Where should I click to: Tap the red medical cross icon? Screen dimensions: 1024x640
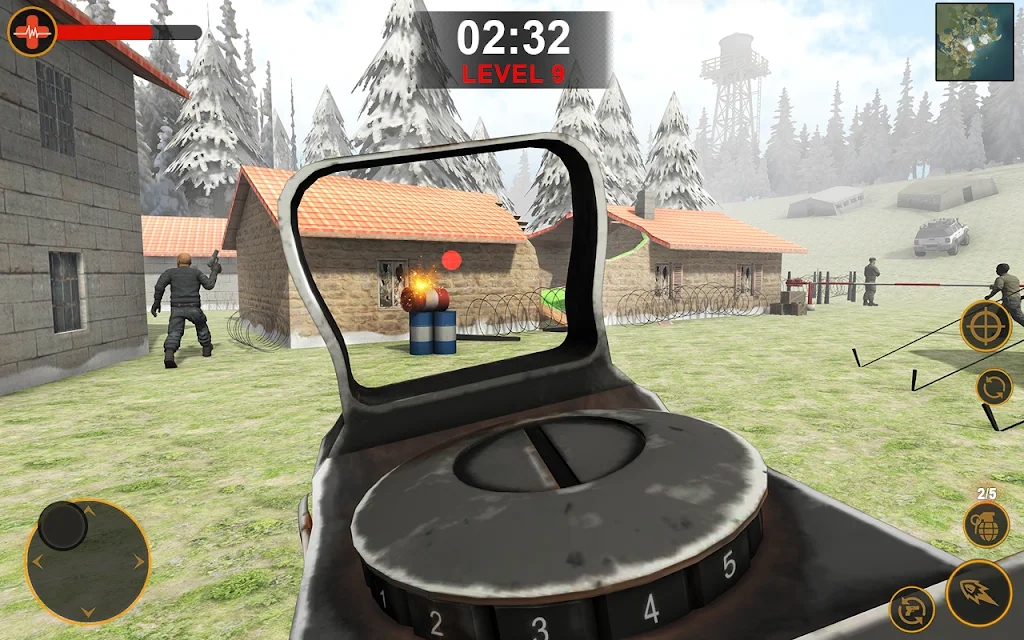[32, 31]
